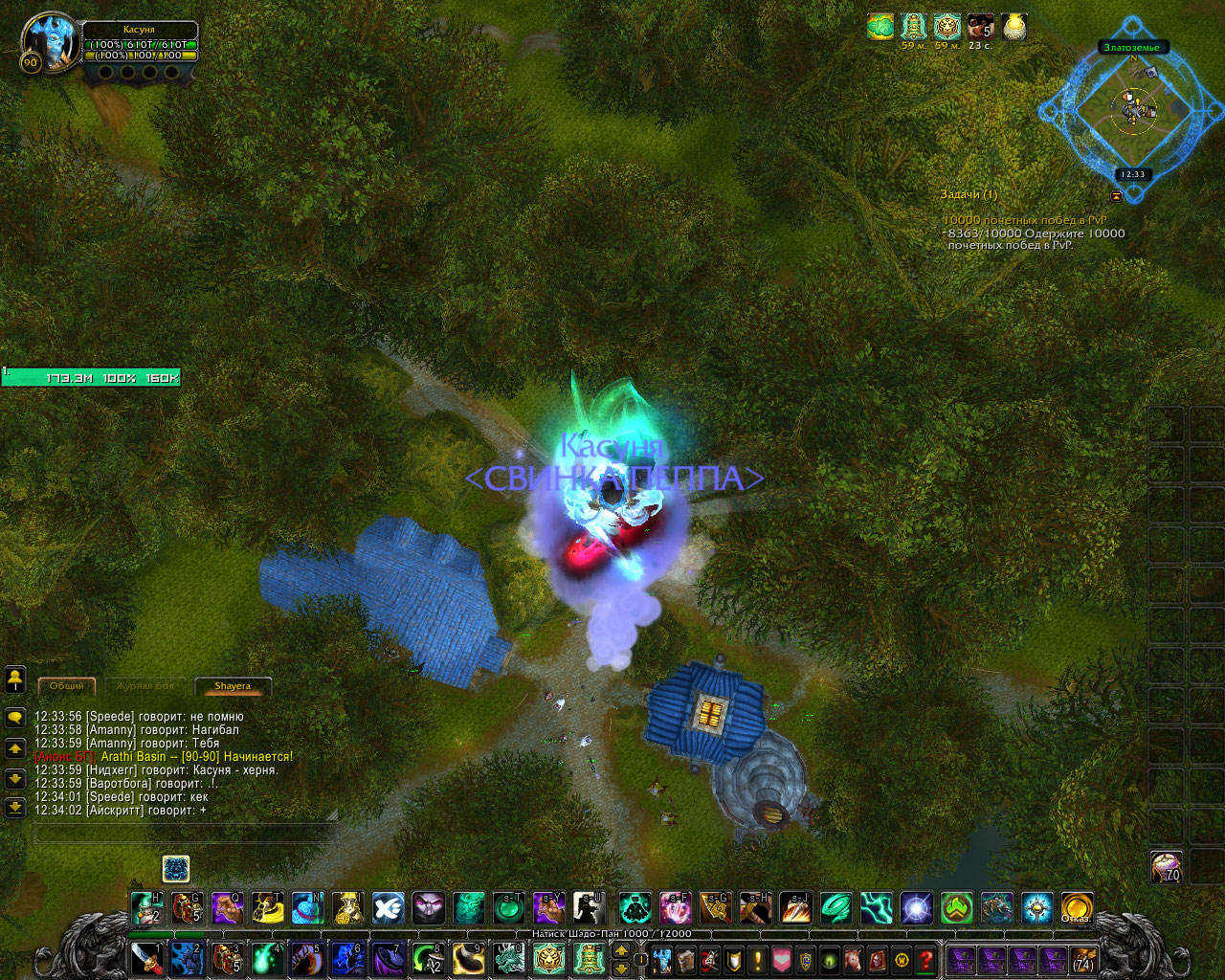Viewport: 1225px width, 980px height.
Task: Activate the katana ability in slot 1
Action: (x=146, y=958)
